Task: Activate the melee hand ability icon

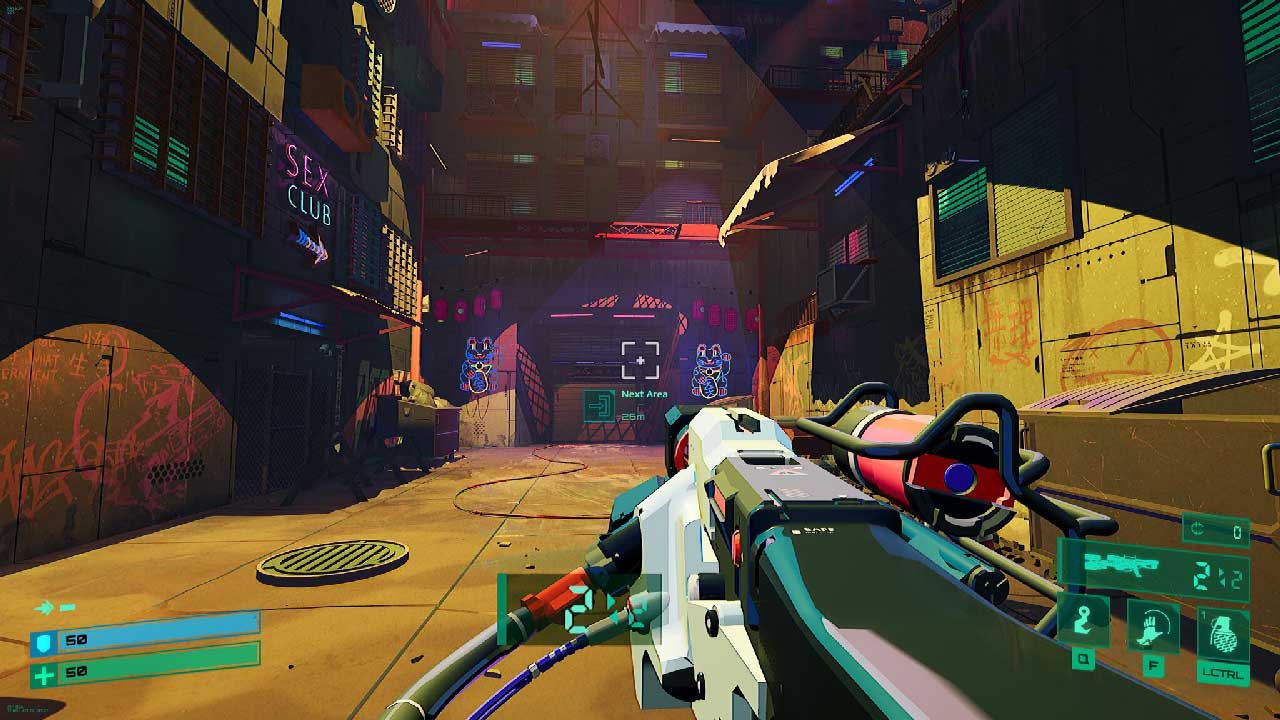Action: point(1153,625)
